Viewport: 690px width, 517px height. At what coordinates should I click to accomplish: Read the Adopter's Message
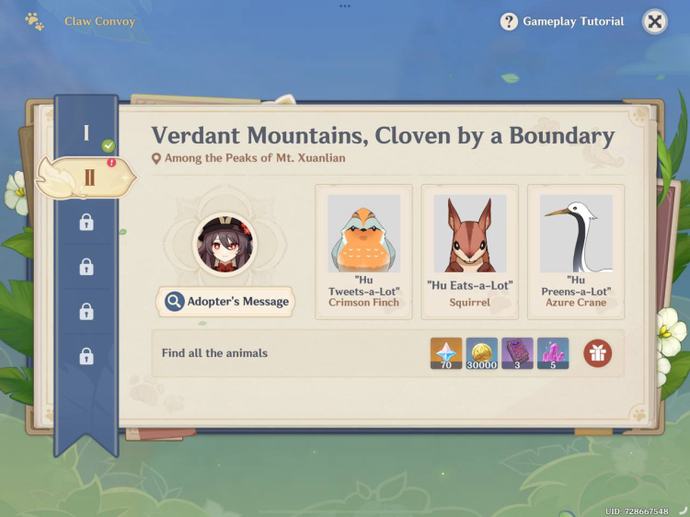click(x=226, y=301)
